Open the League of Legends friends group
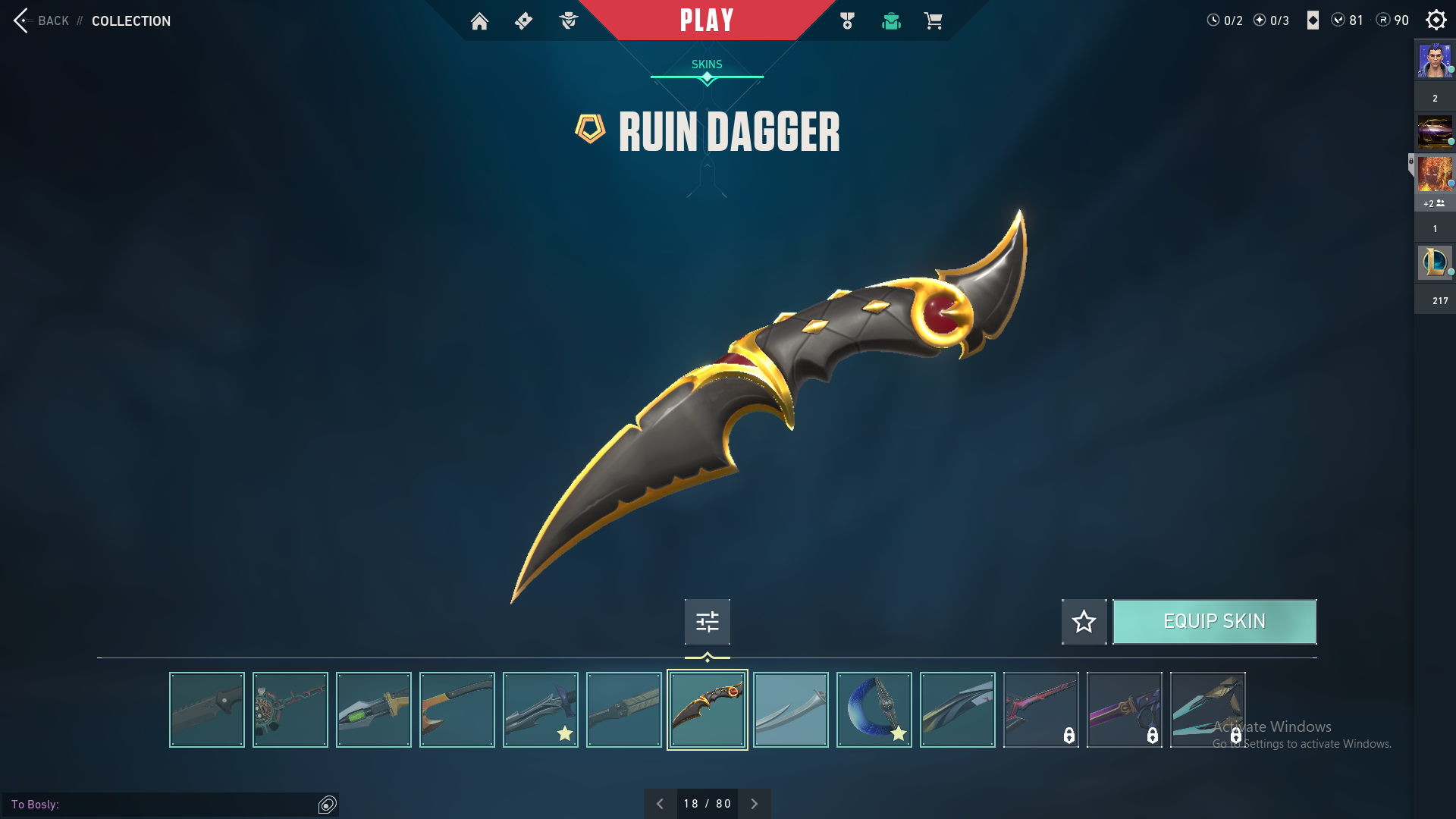Image resolution: width=1456 pixels, height=819 pixels. pos(1434,262)
